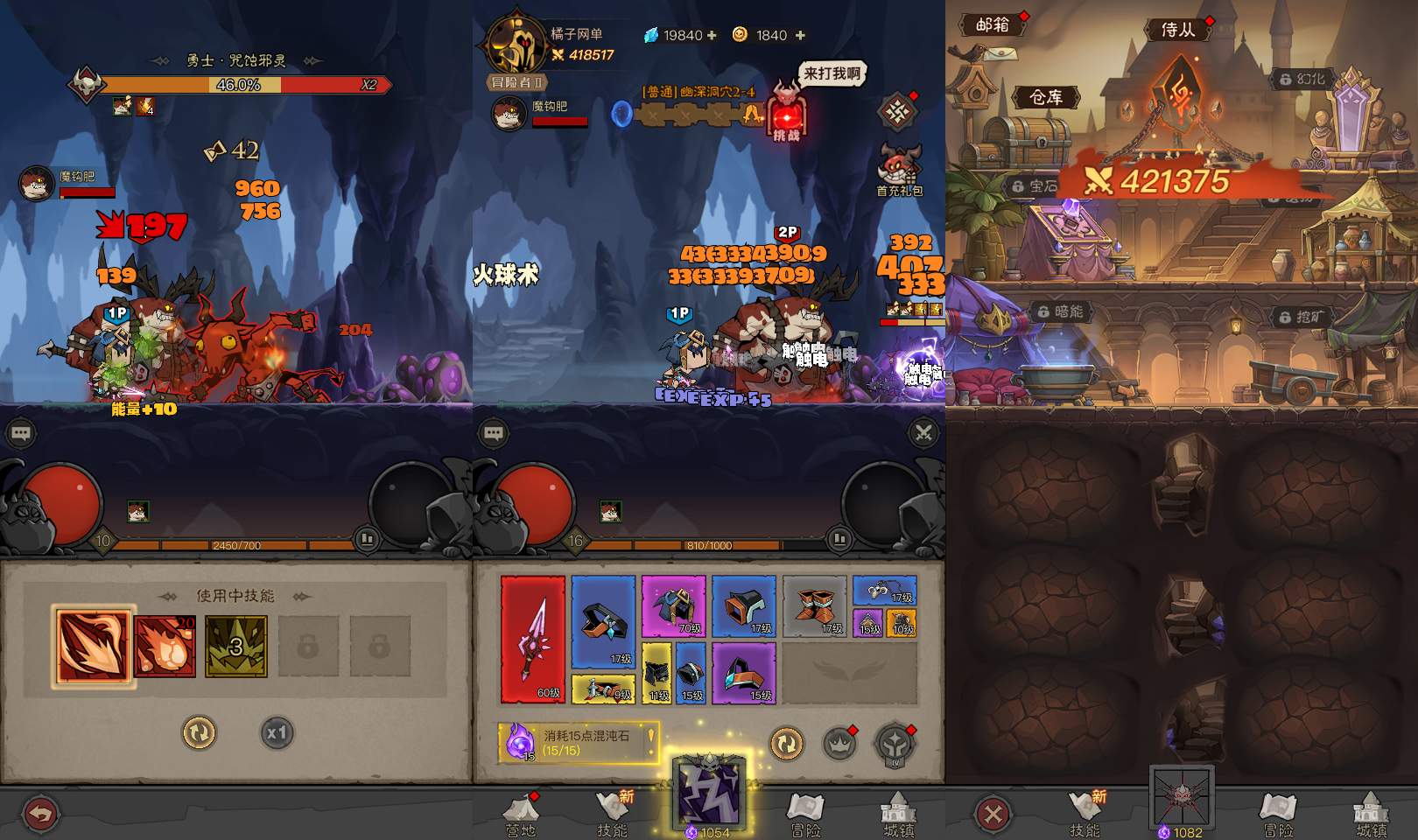
Task: Expand the middle panel chat bubble log
Action: 494,433
